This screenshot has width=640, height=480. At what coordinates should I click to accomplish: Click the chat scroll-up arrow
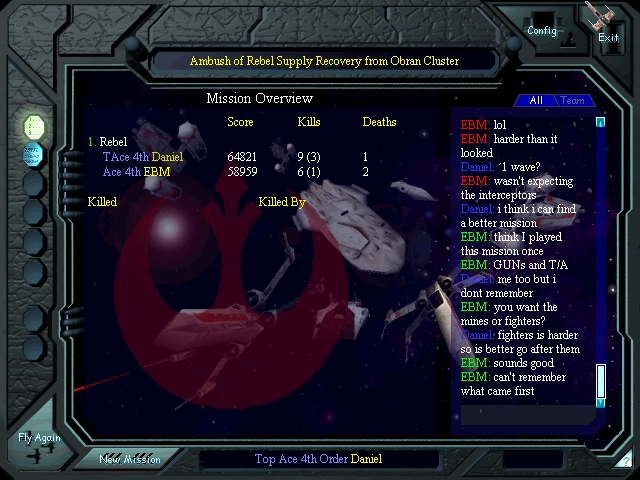point(601,123)
